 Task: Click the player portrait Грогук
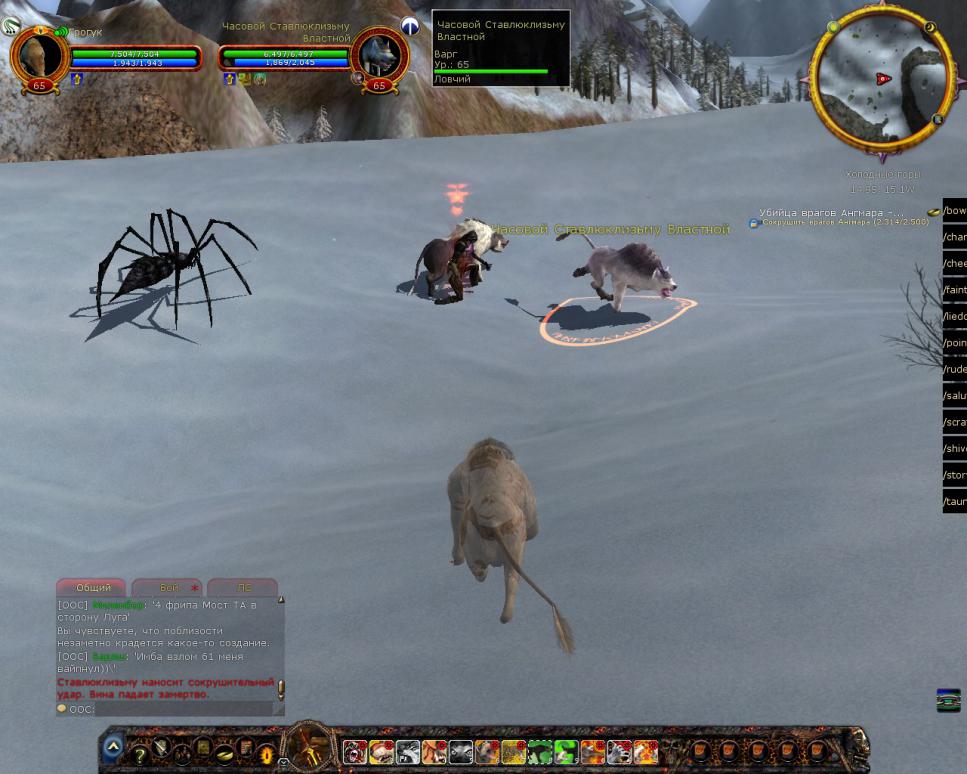click(39, 56)
